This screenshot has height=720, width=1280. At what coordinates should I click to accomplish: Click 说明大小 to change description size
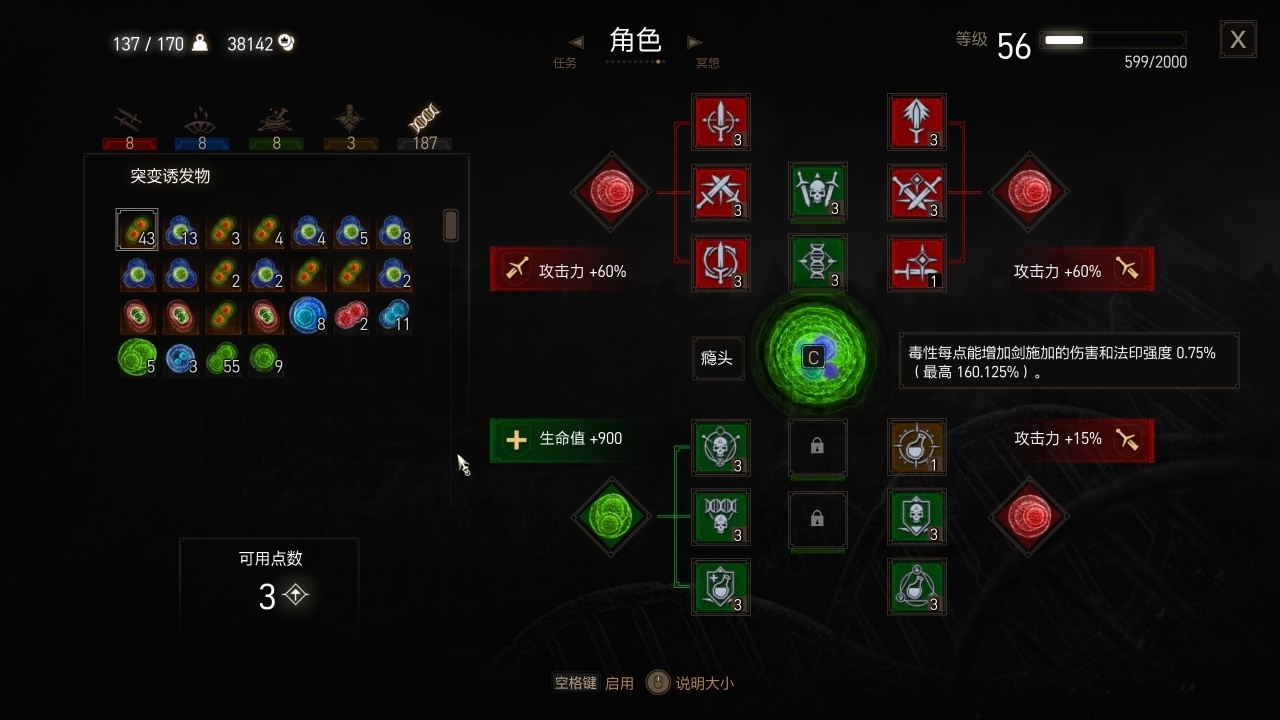[x=705, y=683]
